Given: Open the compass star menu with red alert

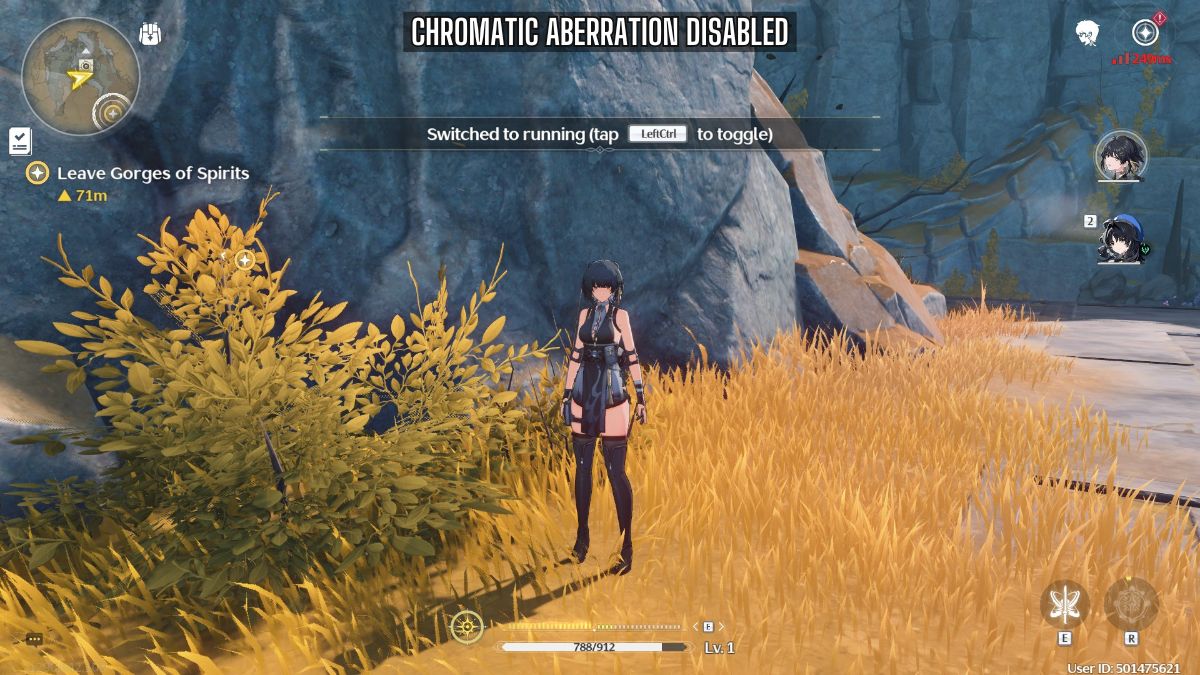Looking at the screenshot, I should (1145, 33).
